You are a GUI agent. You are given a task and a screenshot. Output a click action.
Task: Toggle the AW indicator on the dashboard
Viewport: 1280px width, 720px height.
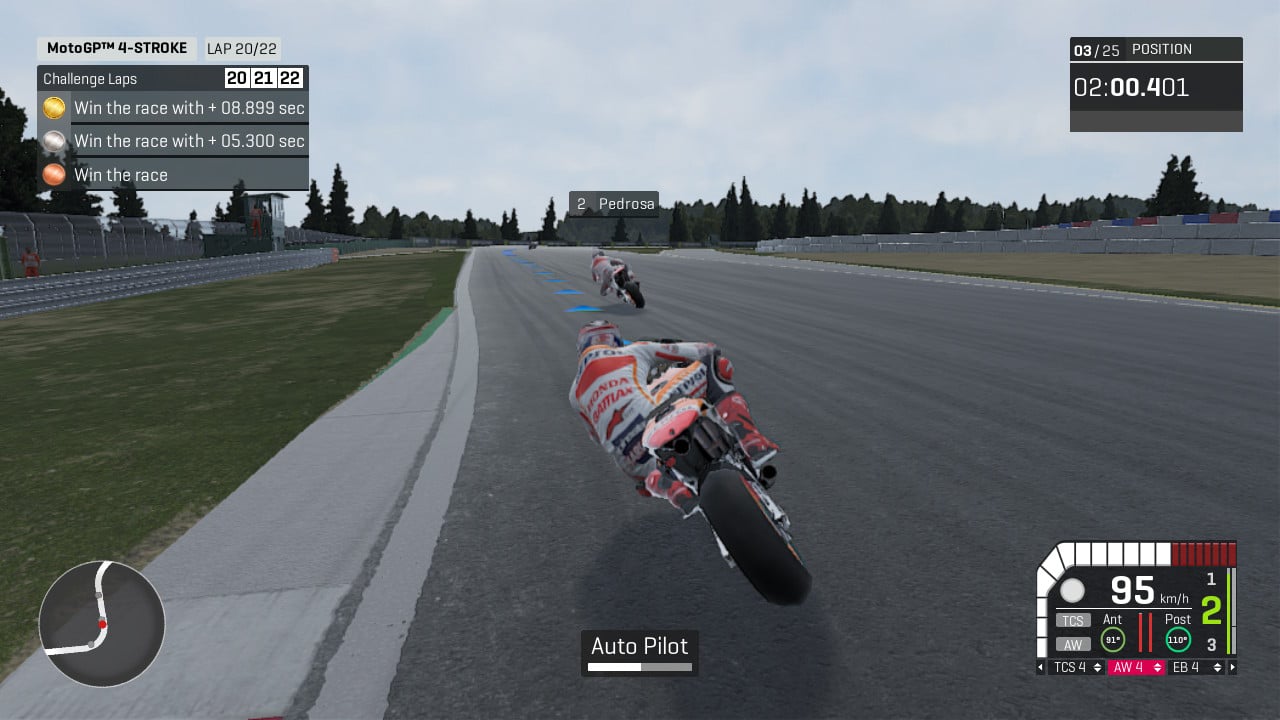[1071, 643]
